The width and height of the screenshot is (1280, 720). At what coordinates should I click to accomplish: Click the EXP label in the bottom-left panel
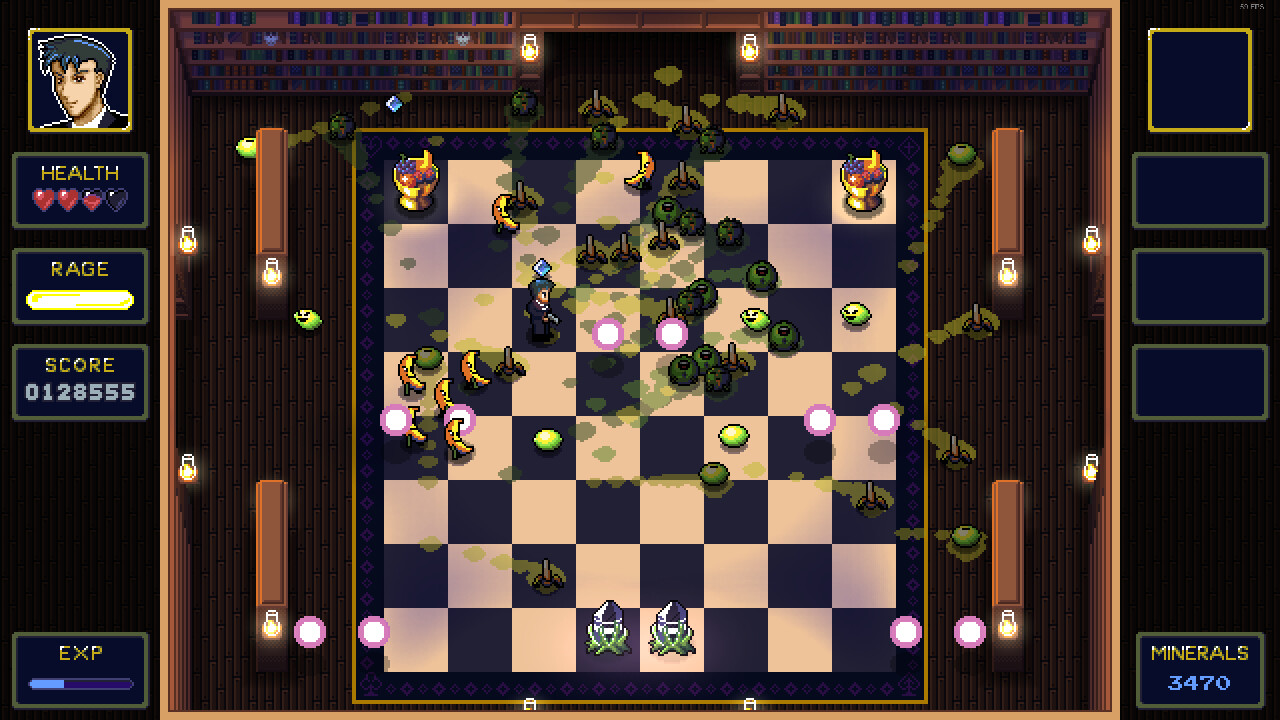(x=80, y=655)
